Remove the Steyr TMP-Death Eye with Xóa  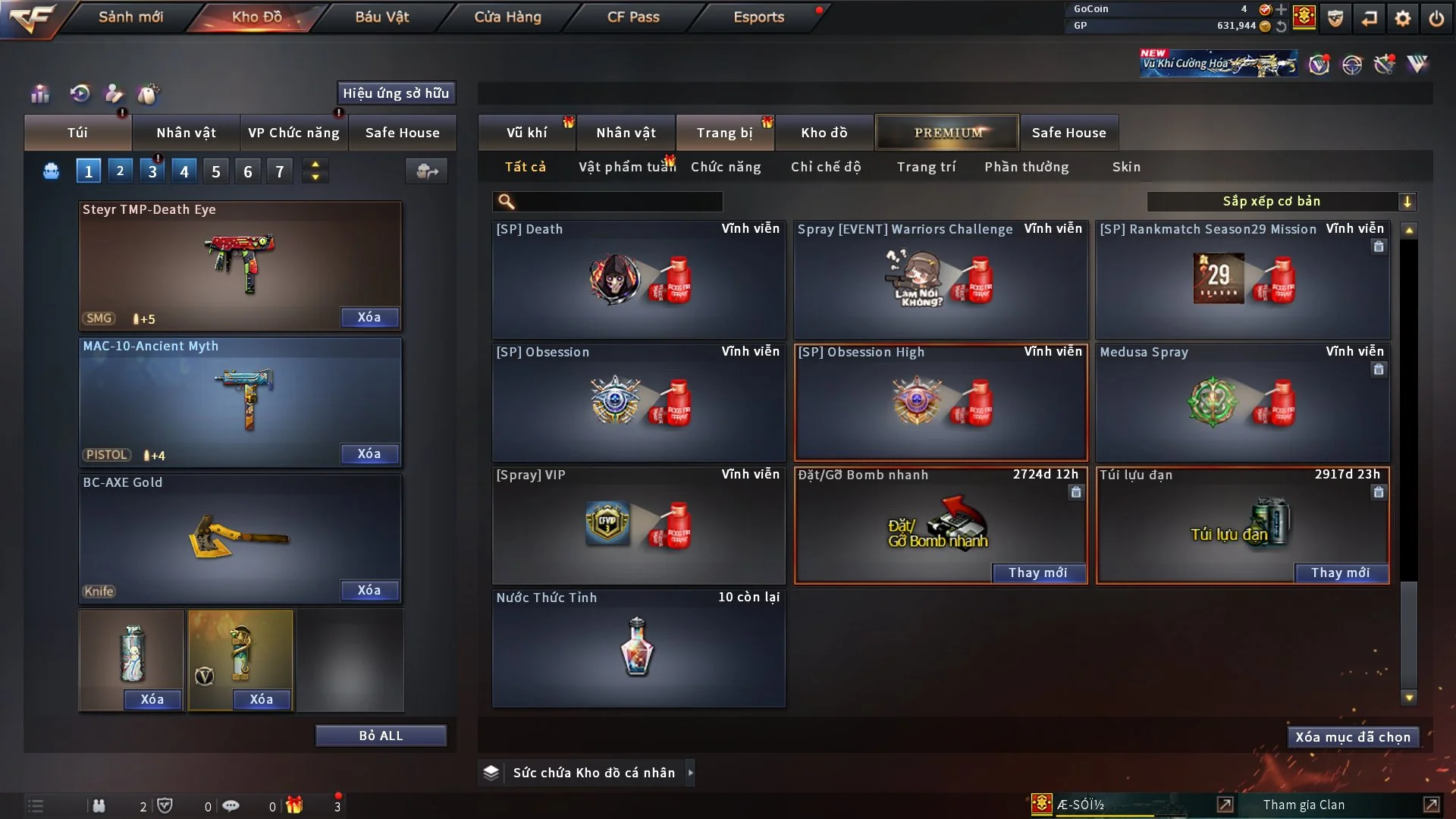369,318
